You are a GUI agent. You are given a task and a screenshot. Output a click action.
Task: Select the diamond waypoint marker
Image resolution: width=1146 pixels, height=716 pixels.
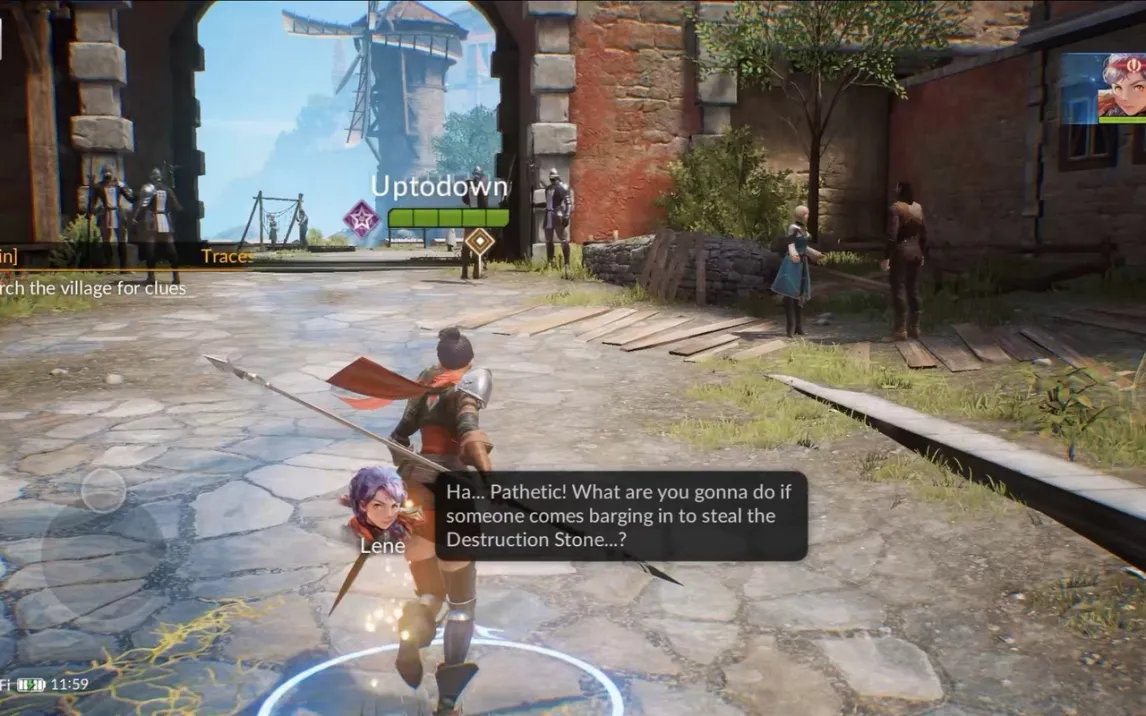pyautogui.click(x=481, y=241)
